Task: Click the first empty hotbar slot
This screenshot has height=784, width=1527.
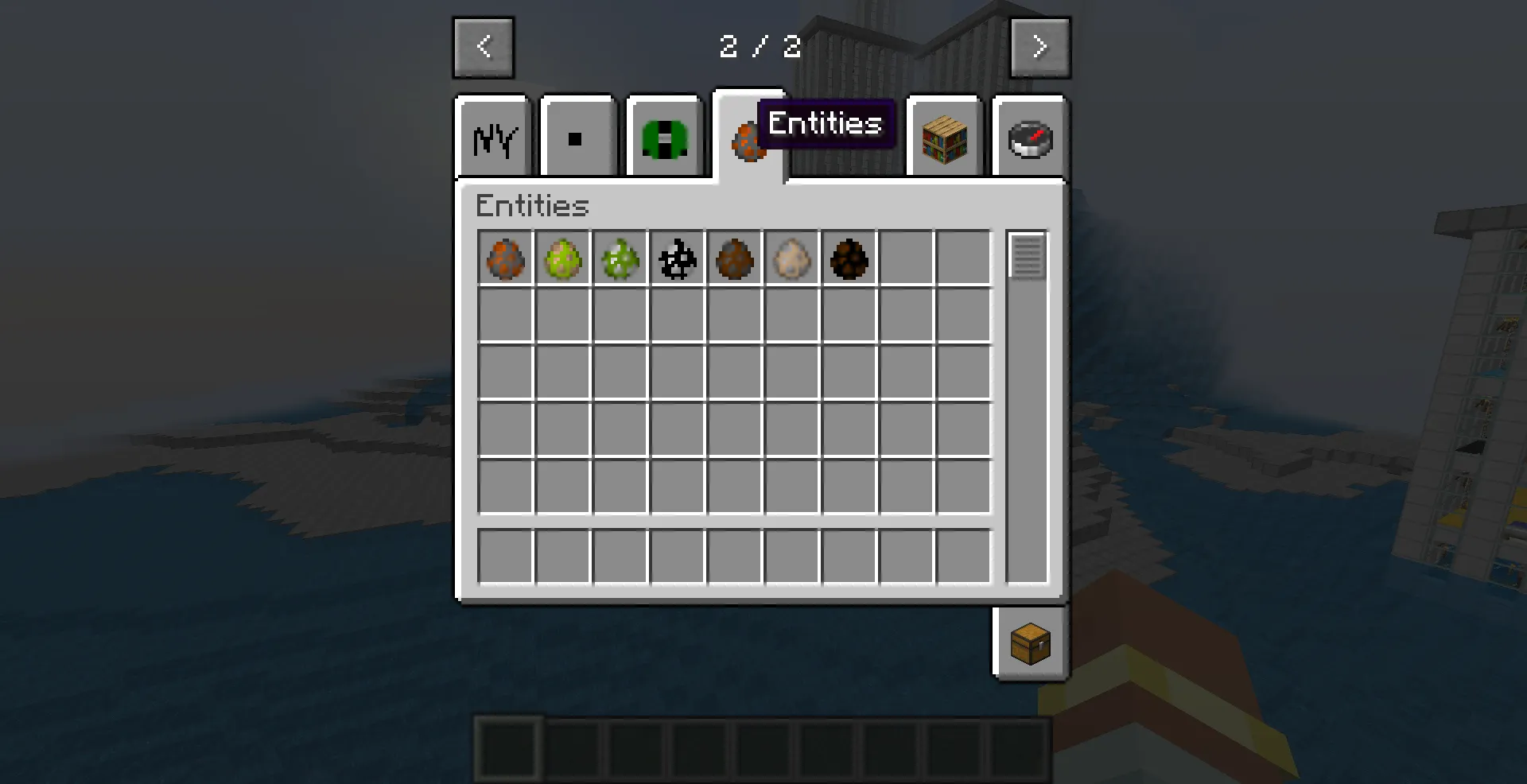Action: [507, 749]
